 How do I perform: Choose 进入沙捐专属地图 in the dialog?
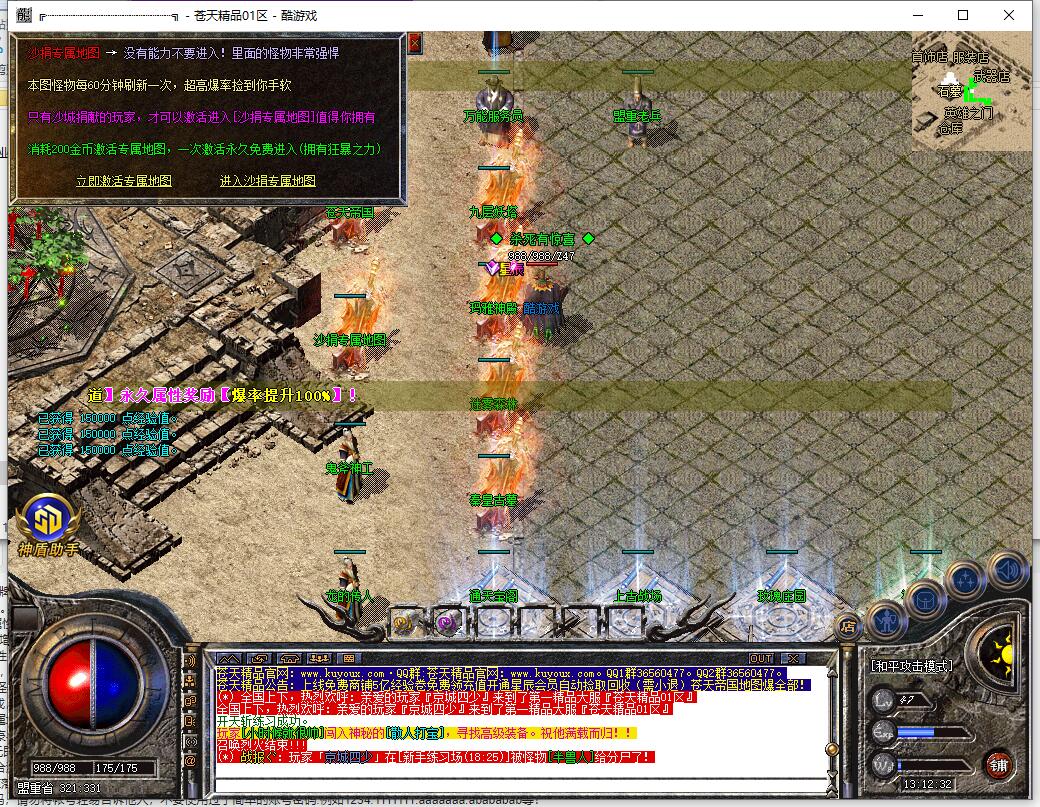(267, 181)
